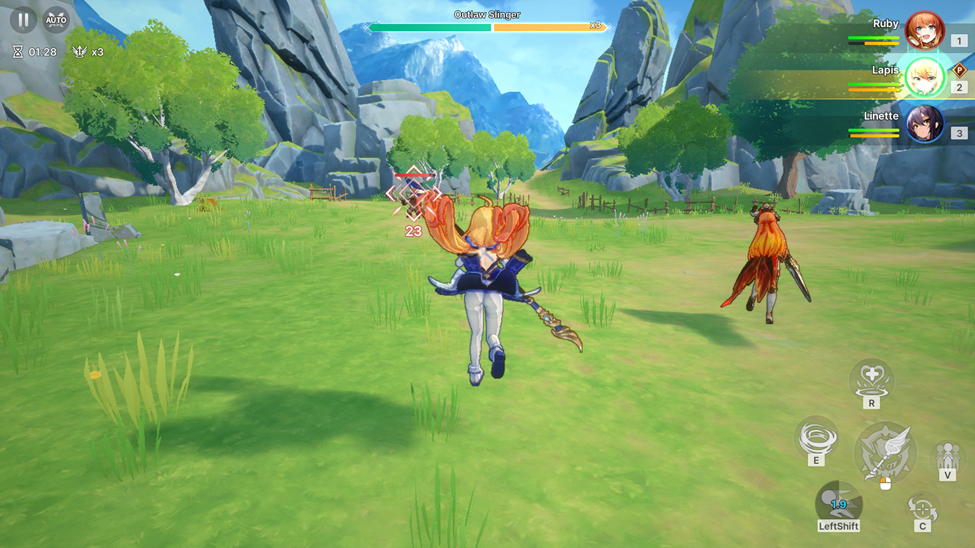Select Lapis's character portrait
This screenshot has height=548, width=975.
point(924,78)
